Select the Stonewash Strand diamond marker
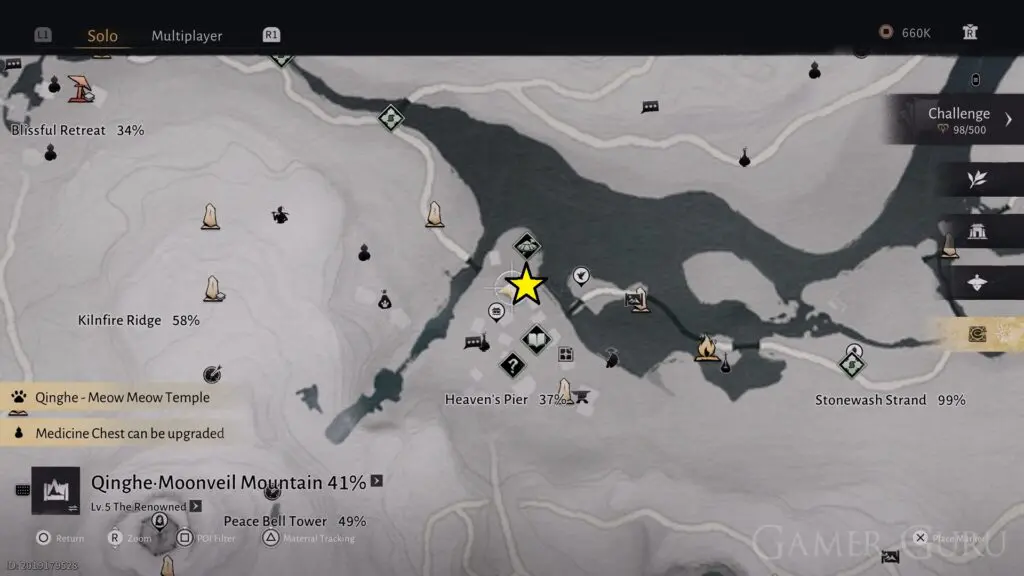 (853, 365)
